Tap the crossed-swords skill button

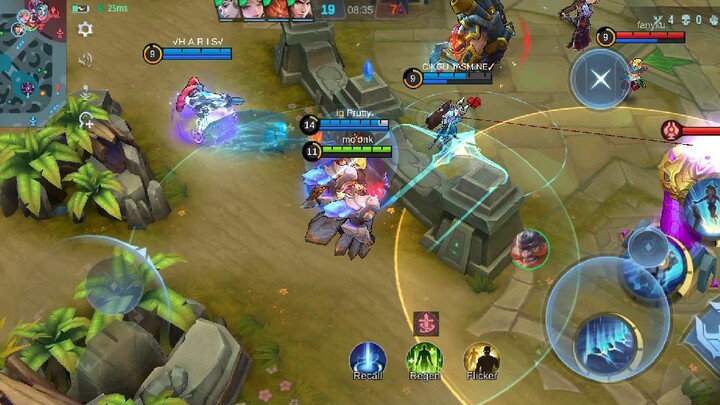(600, 79)
